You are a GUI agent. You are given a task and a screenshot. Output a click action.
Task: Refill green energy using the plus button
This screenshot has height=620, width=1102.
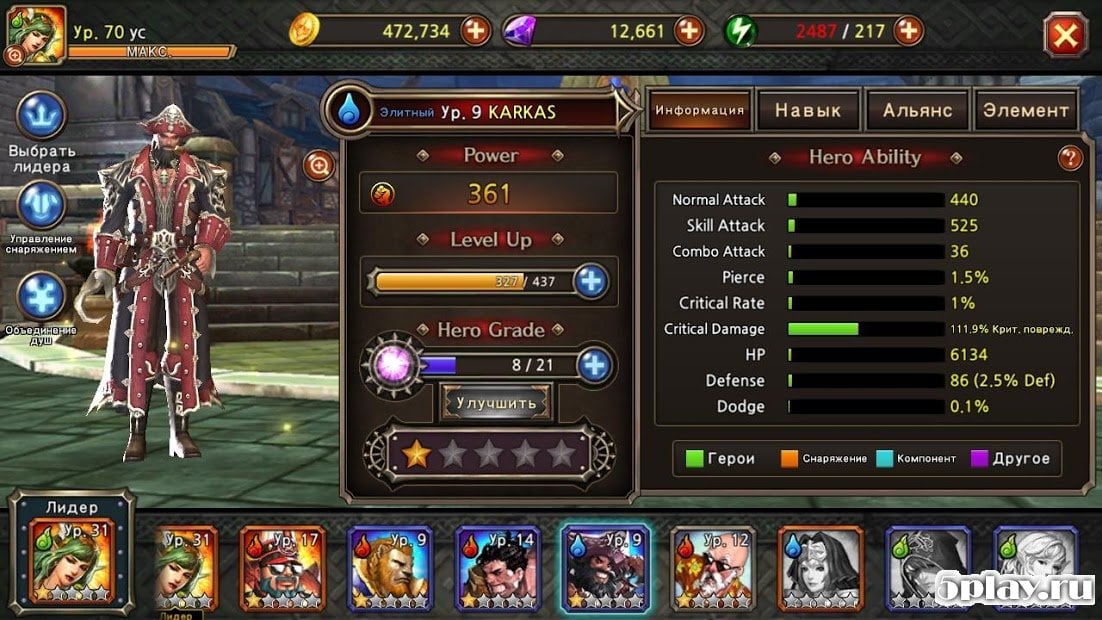pos(908,31)
